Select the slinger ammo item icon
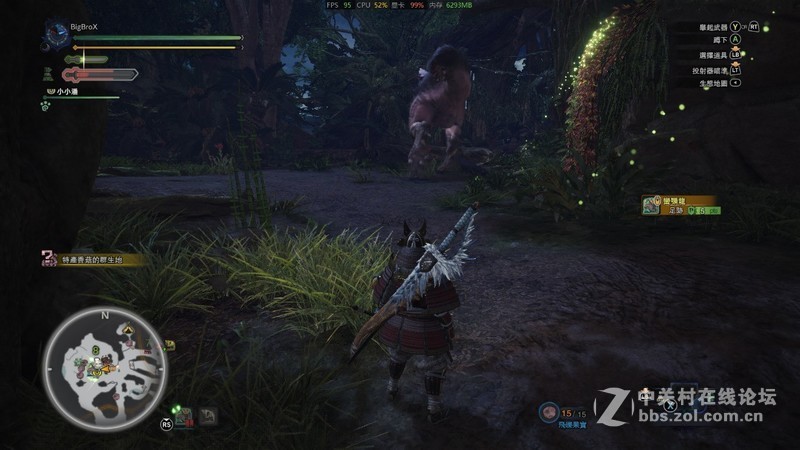The height and width of the screenshot is (450, 800). [x=548, y=412]
